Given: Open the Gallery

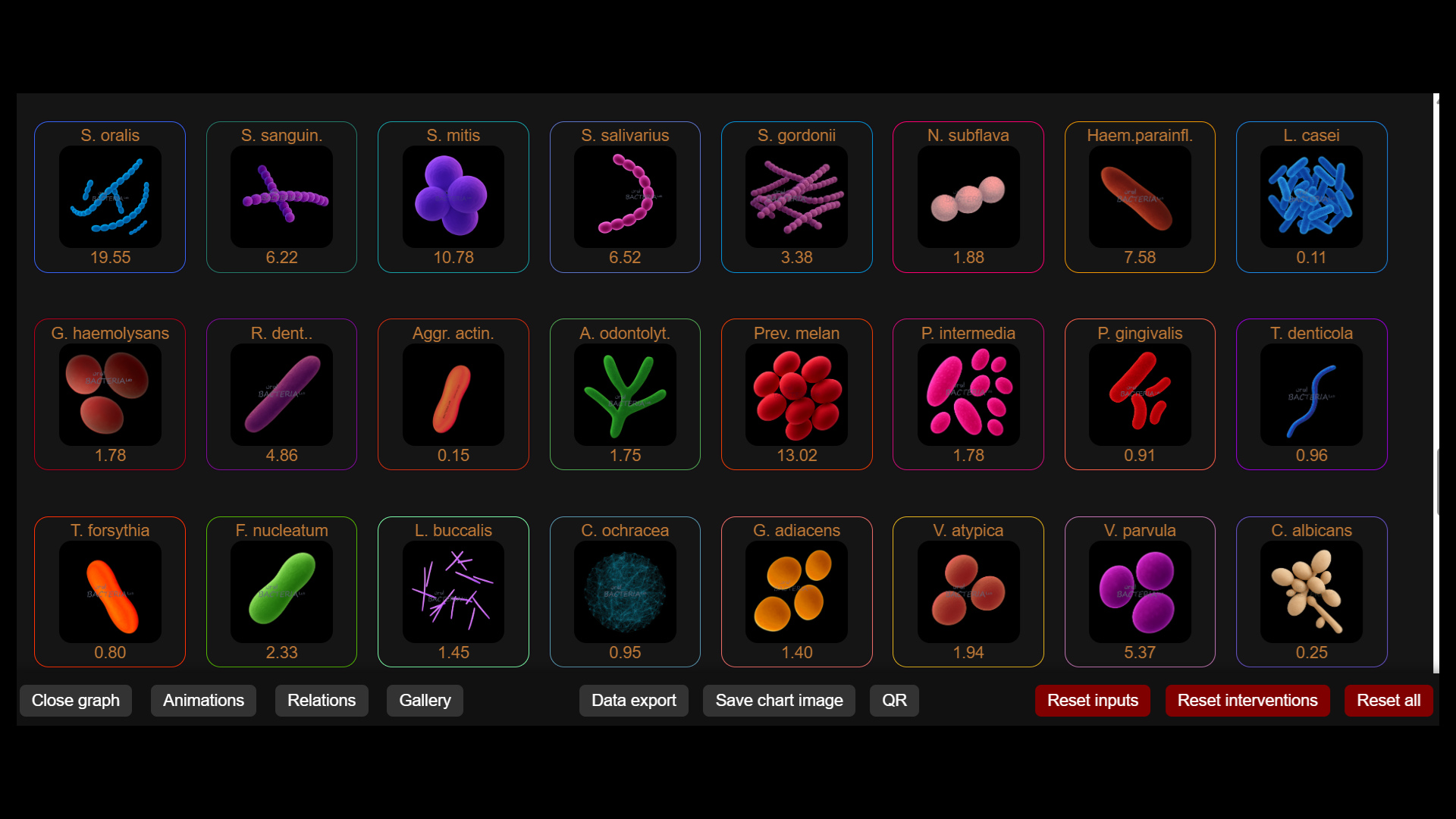Looking at the screenshot, I should point(424,700).
